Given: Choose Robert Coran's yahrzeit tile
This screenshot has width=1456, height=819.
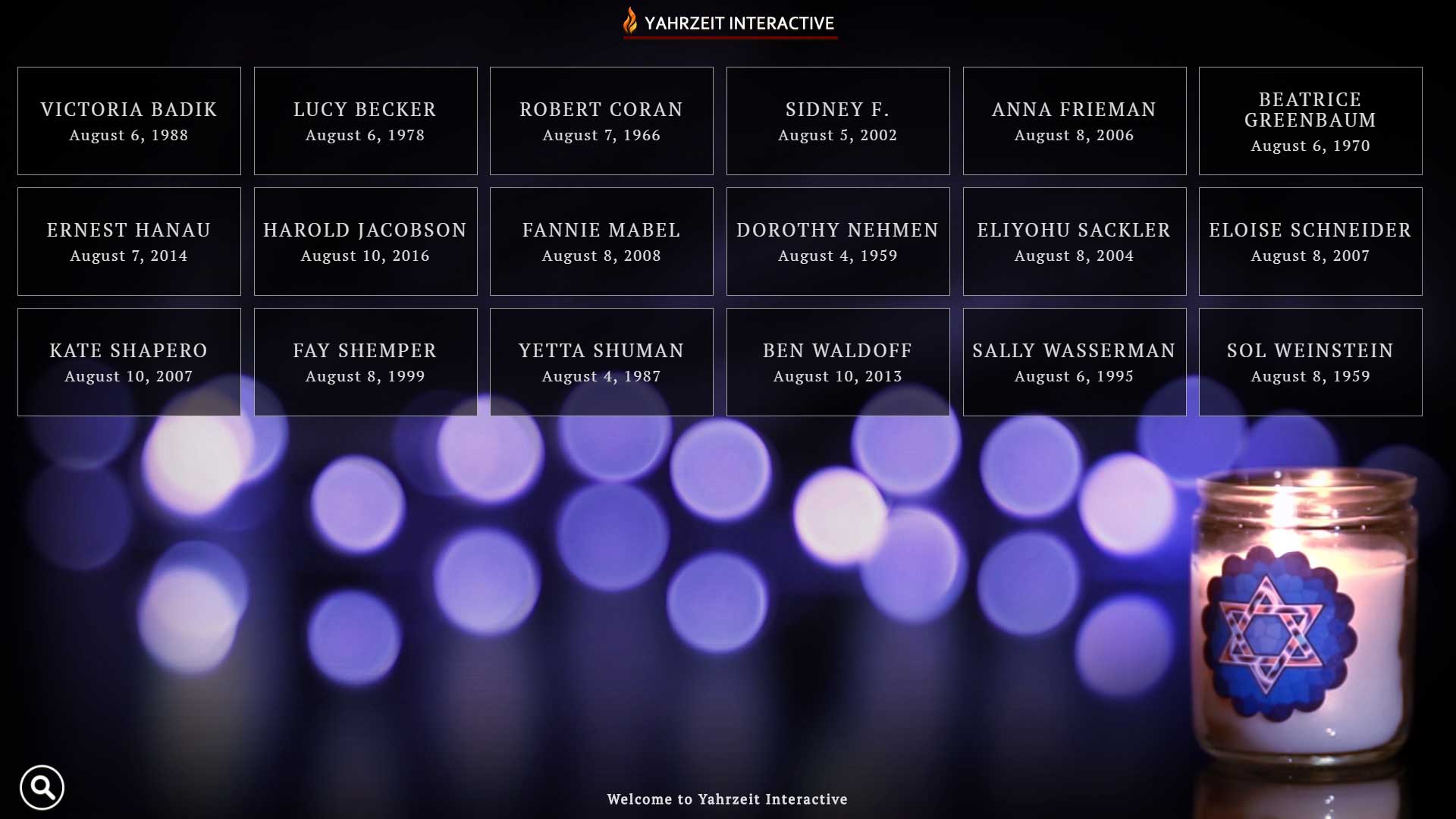Looking at the screenshot, I should coord(601,121).
